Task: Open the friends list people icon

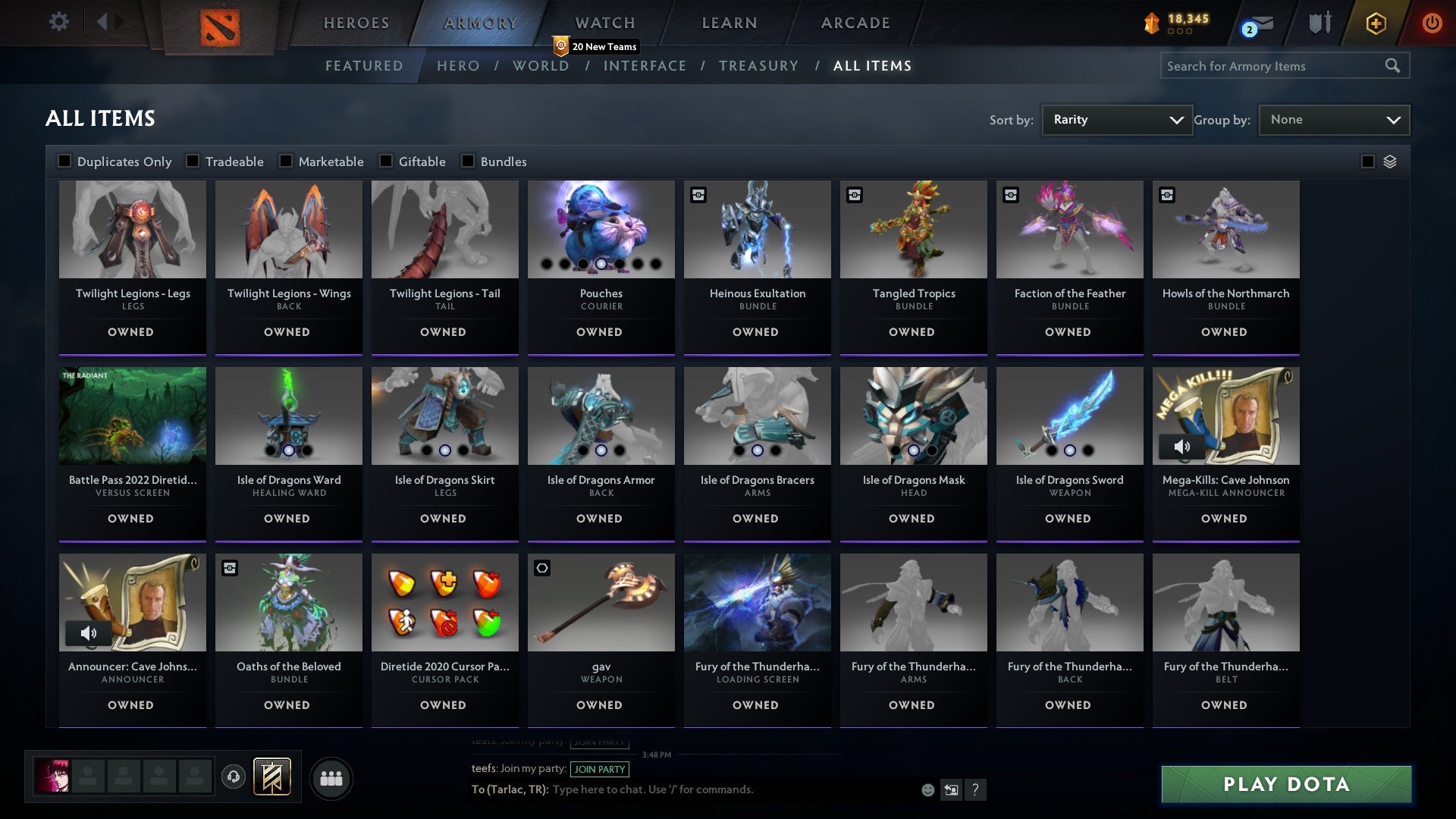Action: click(x=331, y=777)
